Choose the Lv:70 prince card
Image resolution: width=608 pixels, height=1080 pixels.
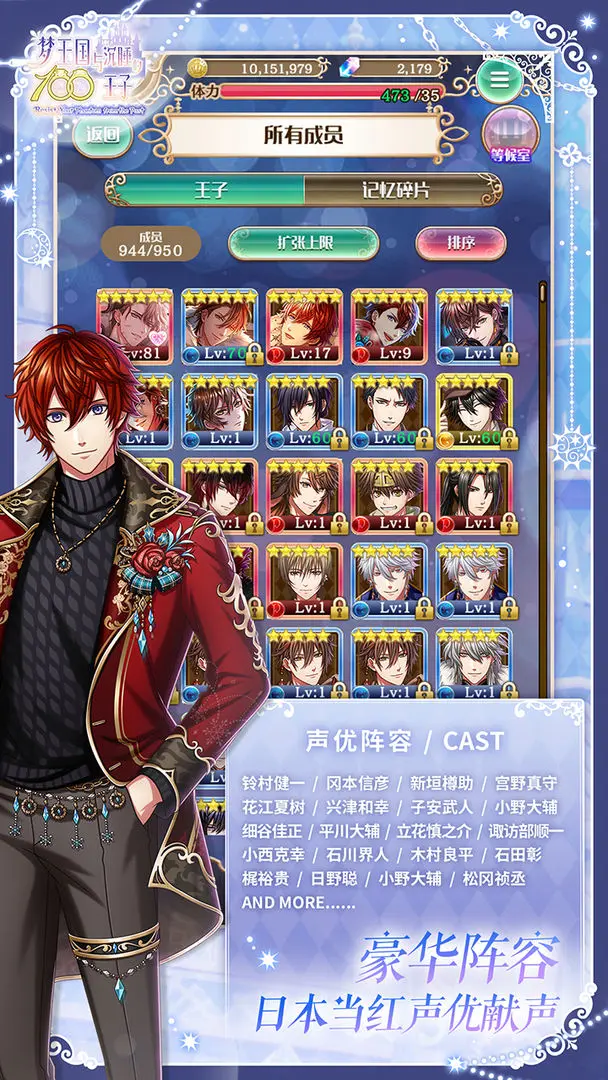[220, 327]
